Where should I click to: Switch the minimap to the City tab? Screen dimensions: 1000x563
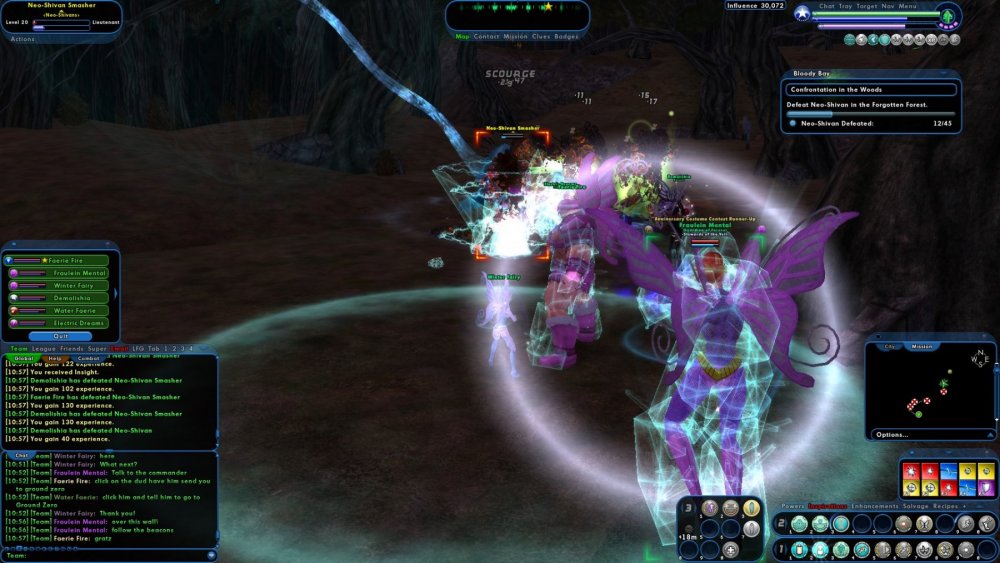click(x=890, y=347)
